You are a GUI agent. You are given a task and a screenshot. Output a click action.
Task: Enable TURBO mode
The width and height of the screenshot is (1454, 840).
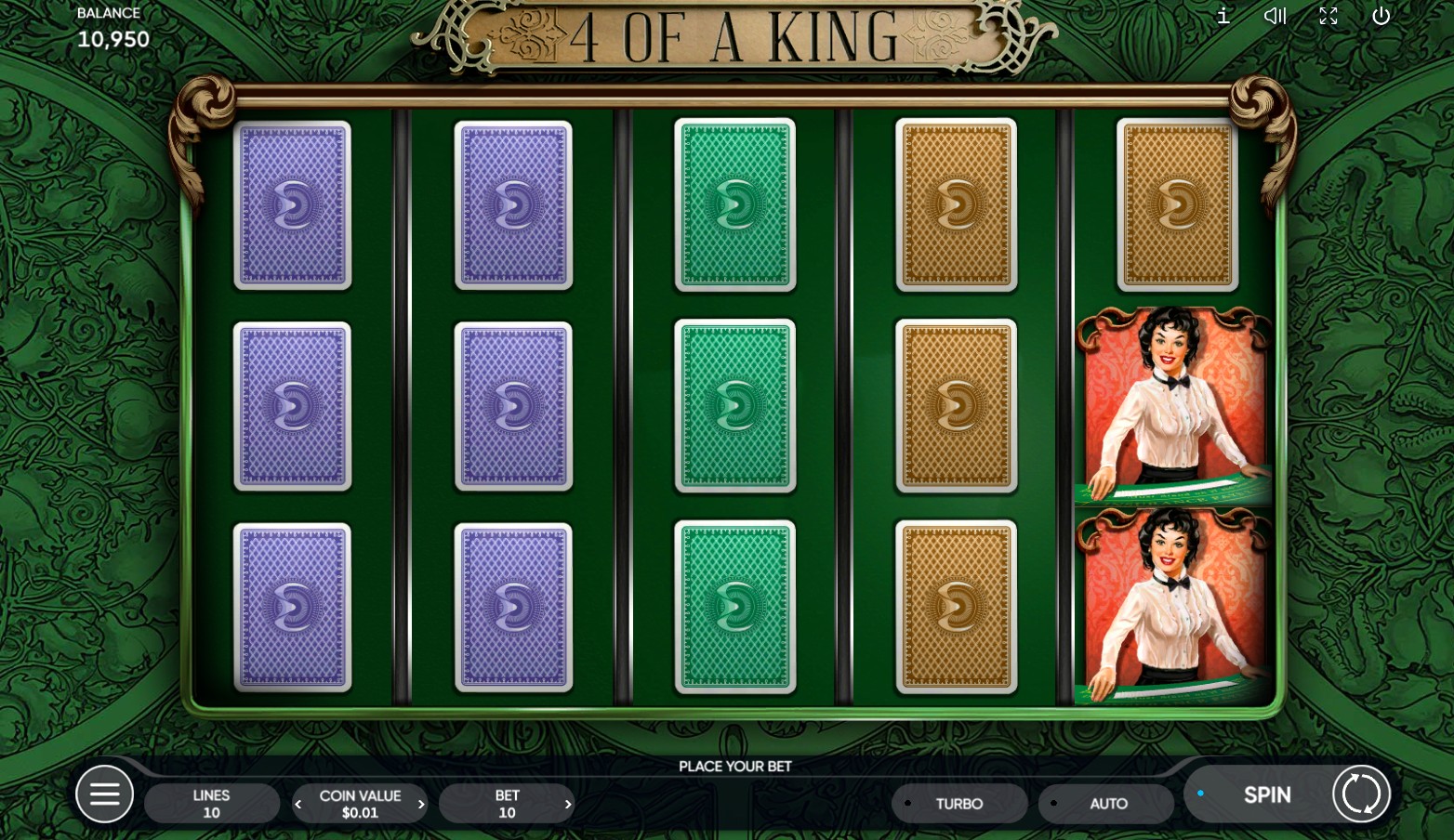coord(958,804)
